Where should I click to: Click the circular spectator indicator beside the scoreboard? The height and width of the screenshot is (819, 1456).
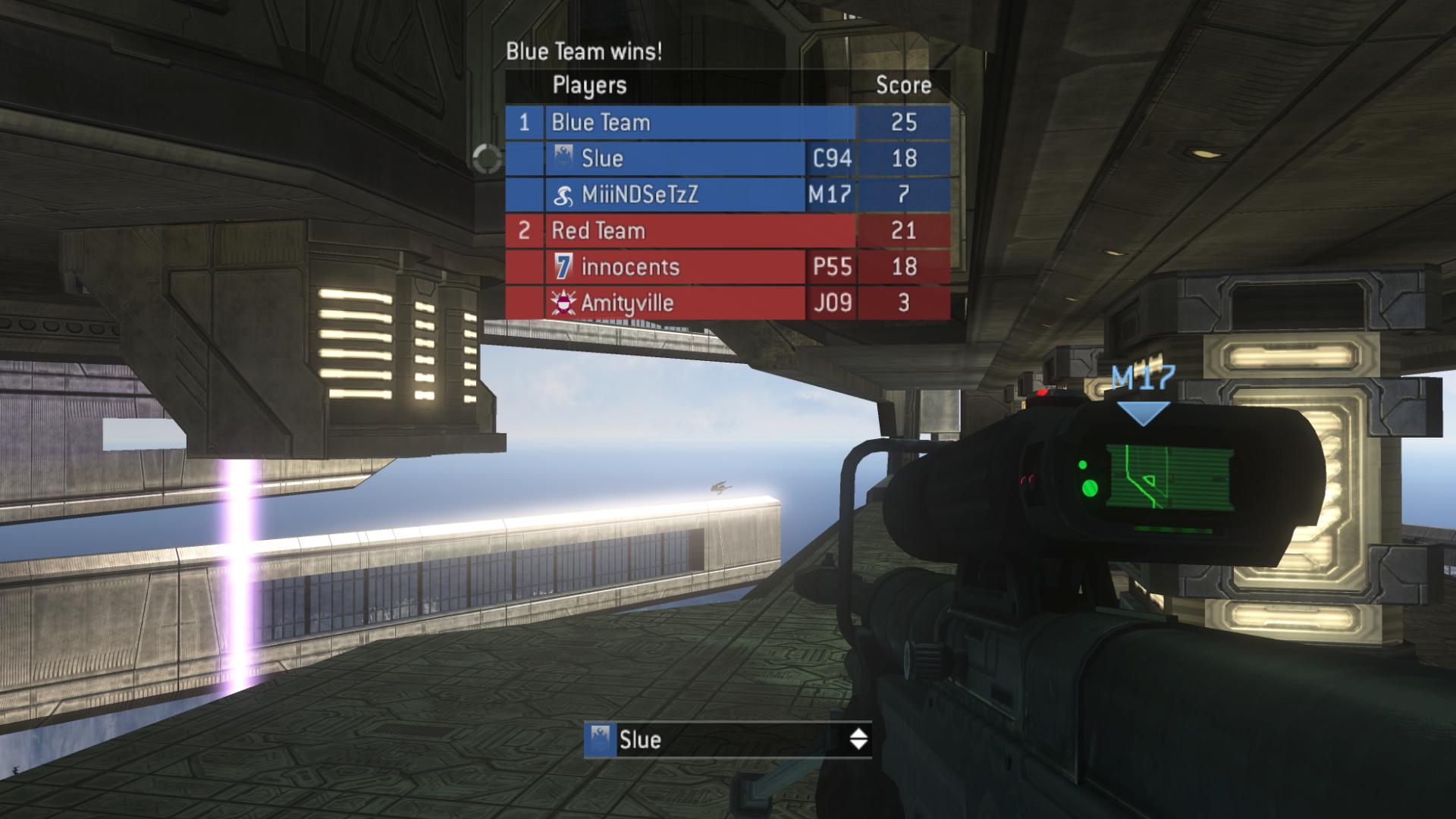pyautogui.click(x=486, y=160)
